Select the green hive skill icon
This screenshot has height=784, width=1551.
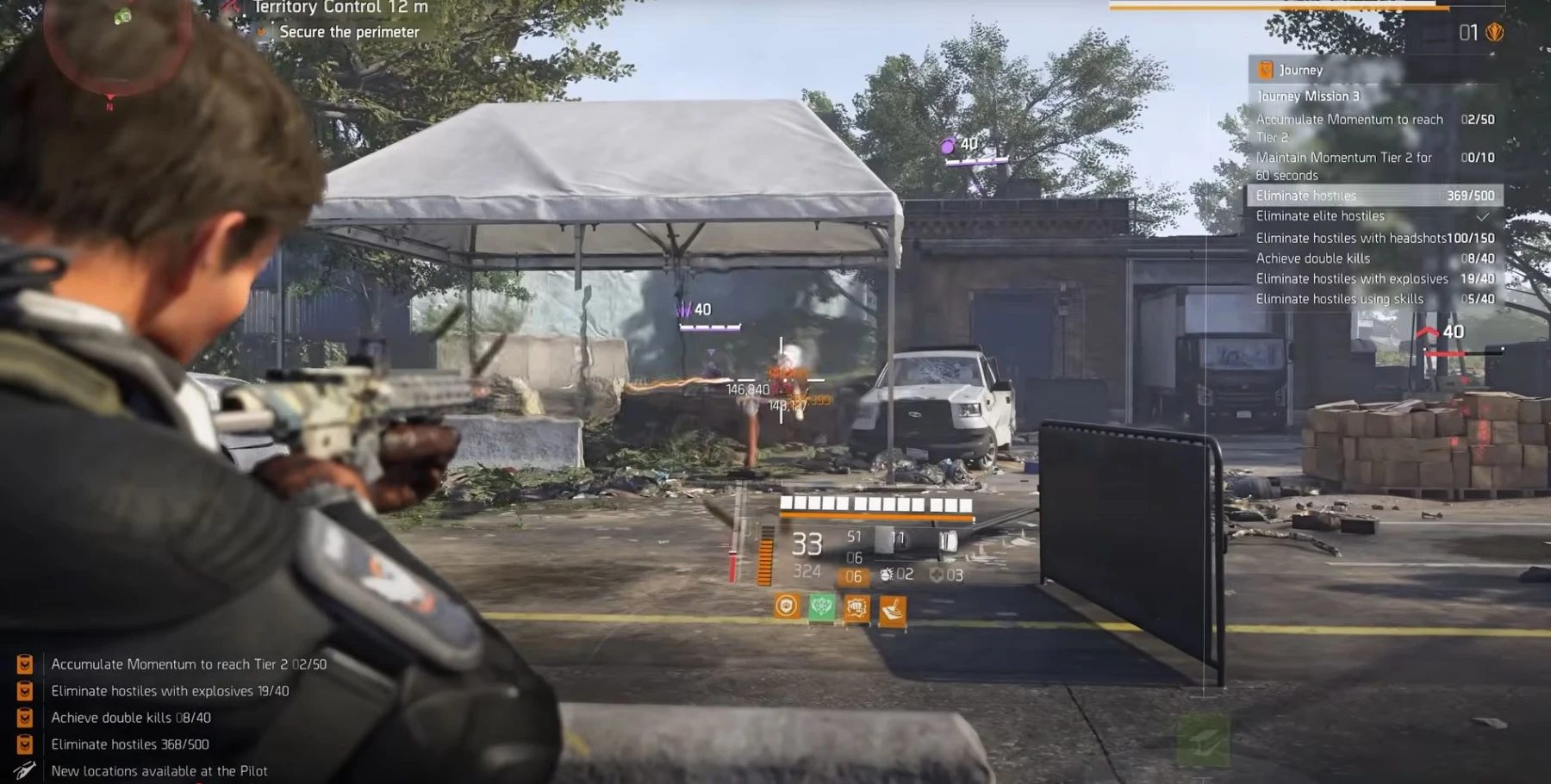822,607
